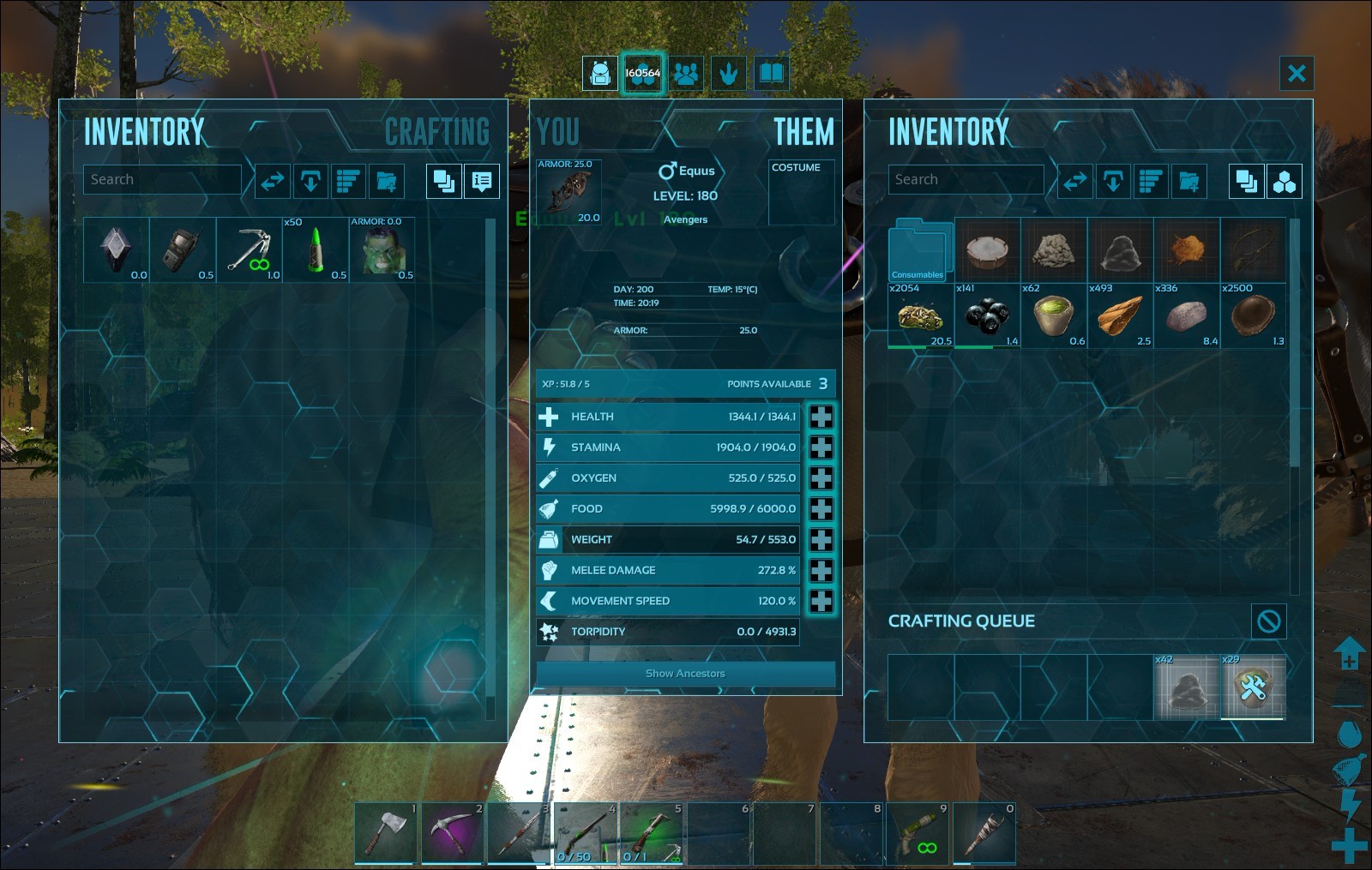Viewport: 1372px width, 870px height.
Task: Close the inventory screen
Action: (1297, 74)
